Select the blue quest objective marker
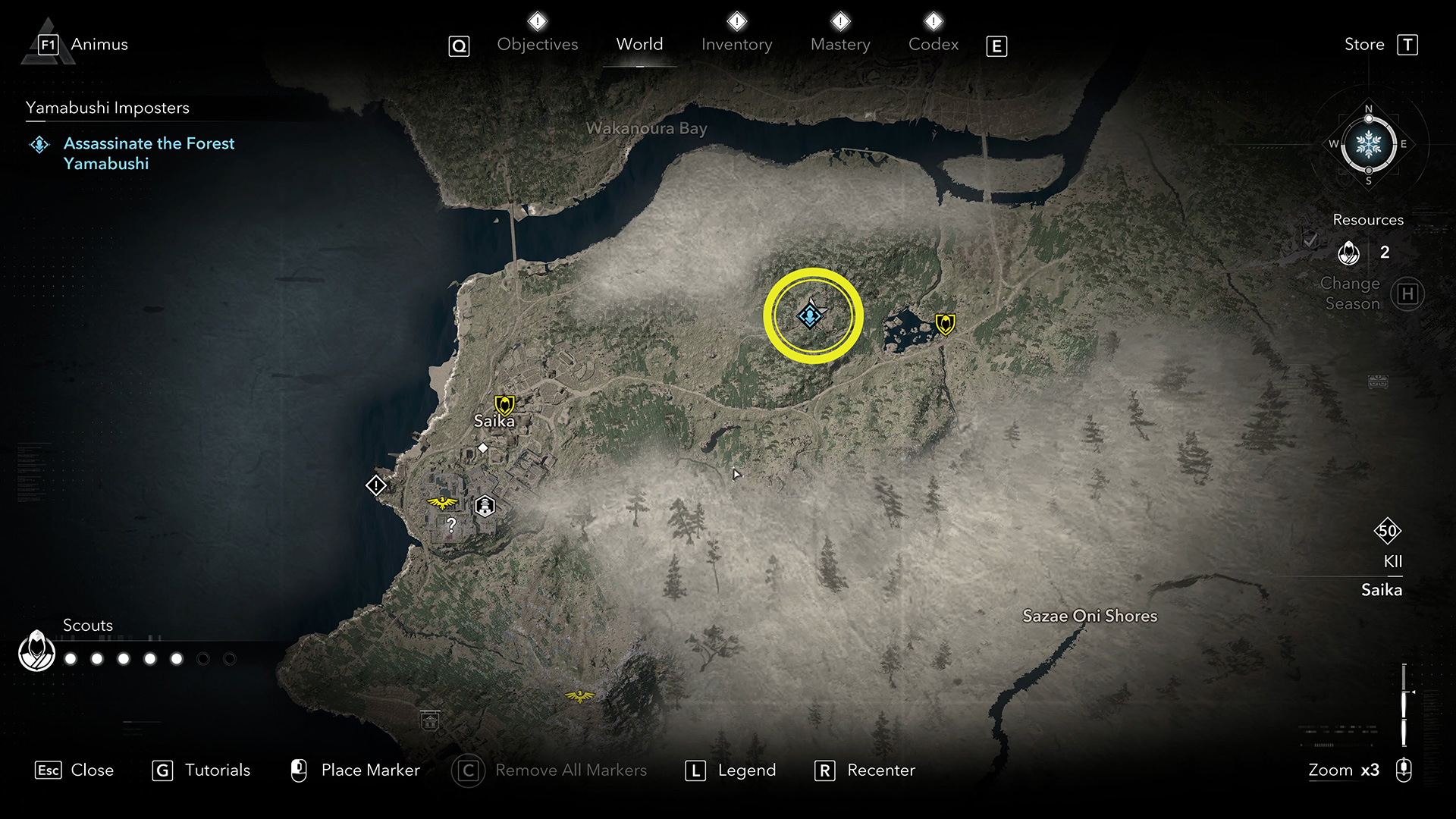The image size is (1456, 819). (x=810, y=315)
